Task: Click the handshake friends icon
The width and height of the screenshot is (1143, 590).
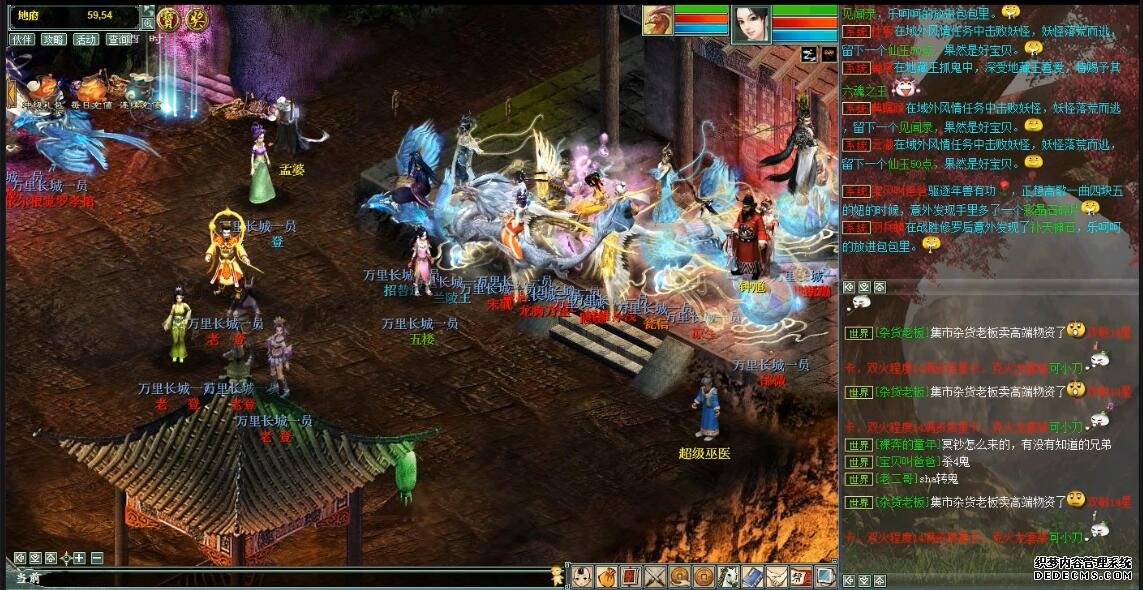Action: (777, 576)
